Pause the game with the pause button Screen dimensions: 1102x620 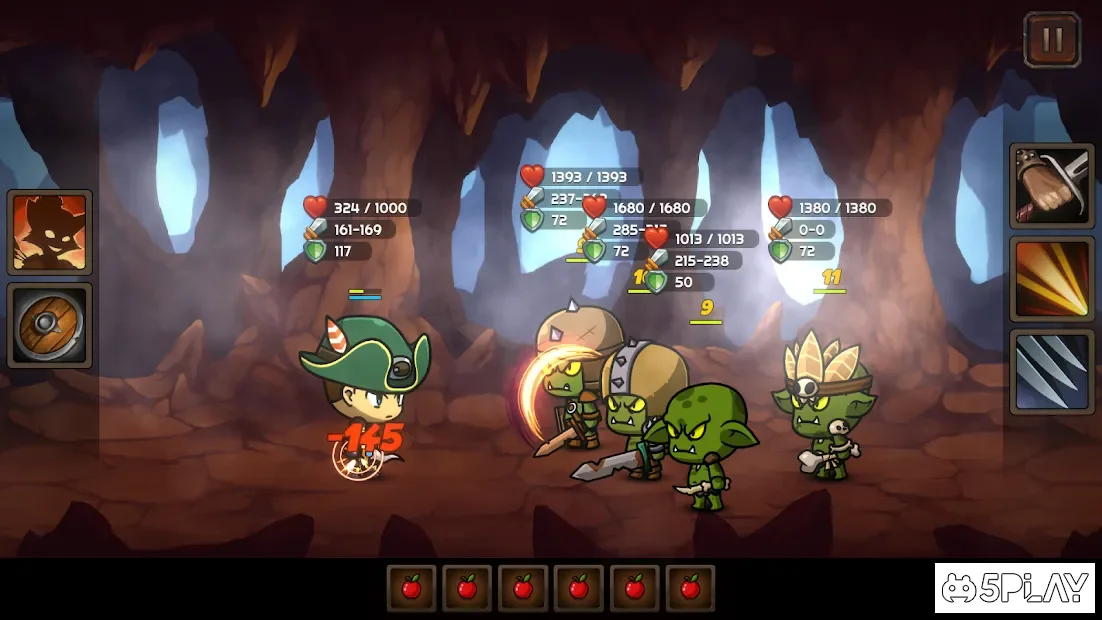1052,40
